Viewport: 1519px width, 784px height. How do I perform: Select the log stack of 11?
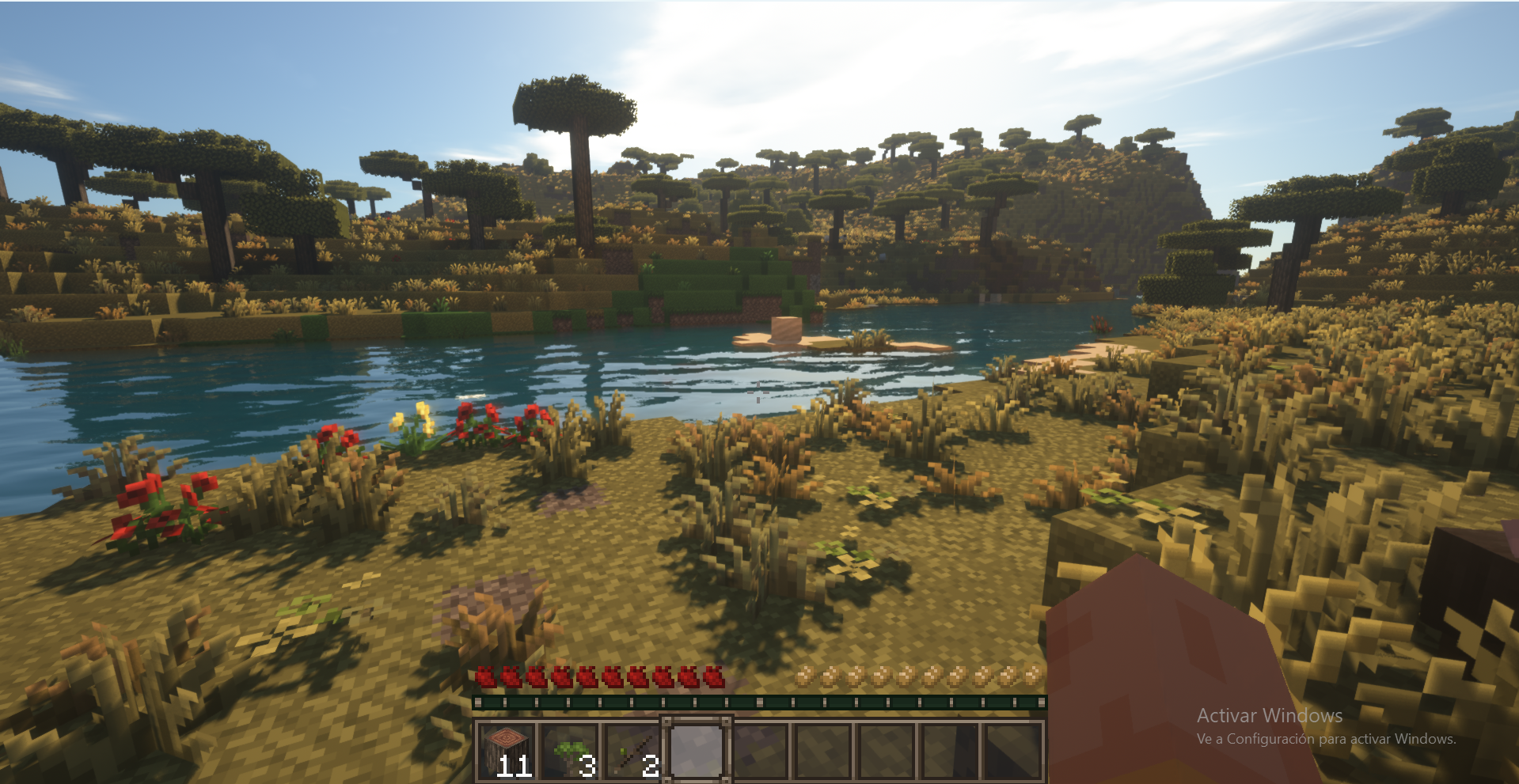pyautogui.click(x=507, y=750)
